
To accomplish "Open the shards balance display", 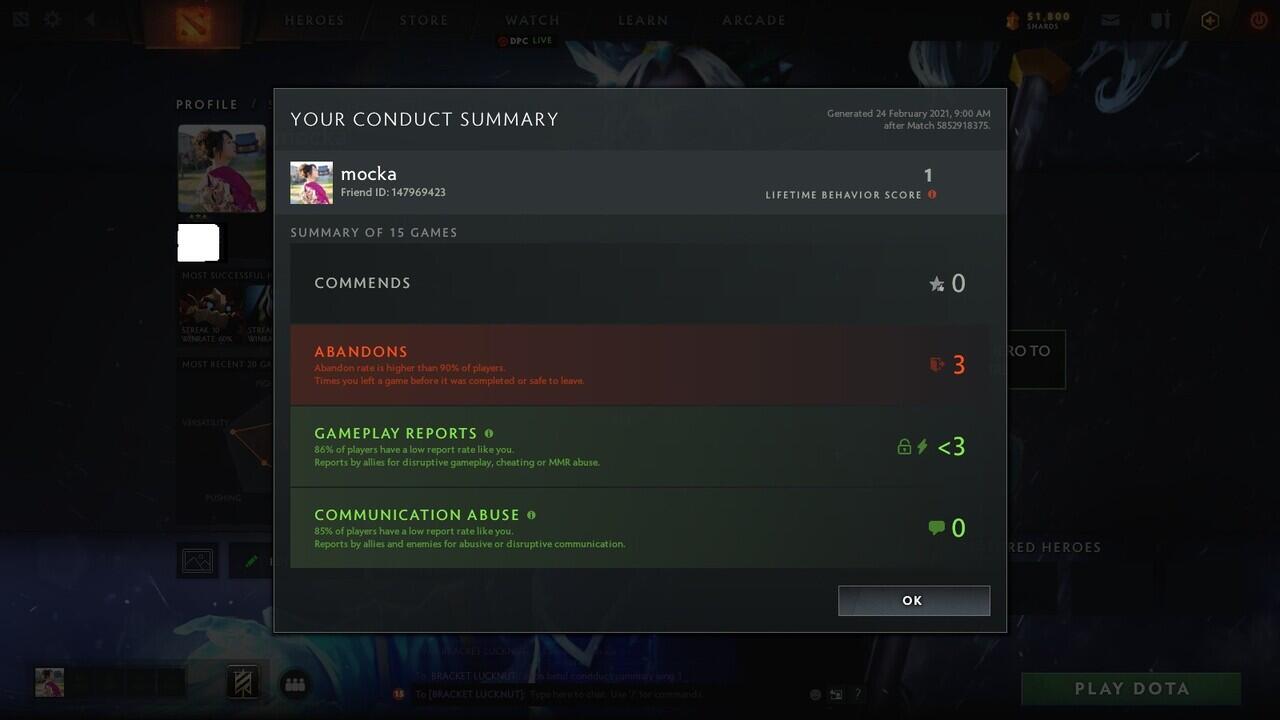I will pos(1037,20).
